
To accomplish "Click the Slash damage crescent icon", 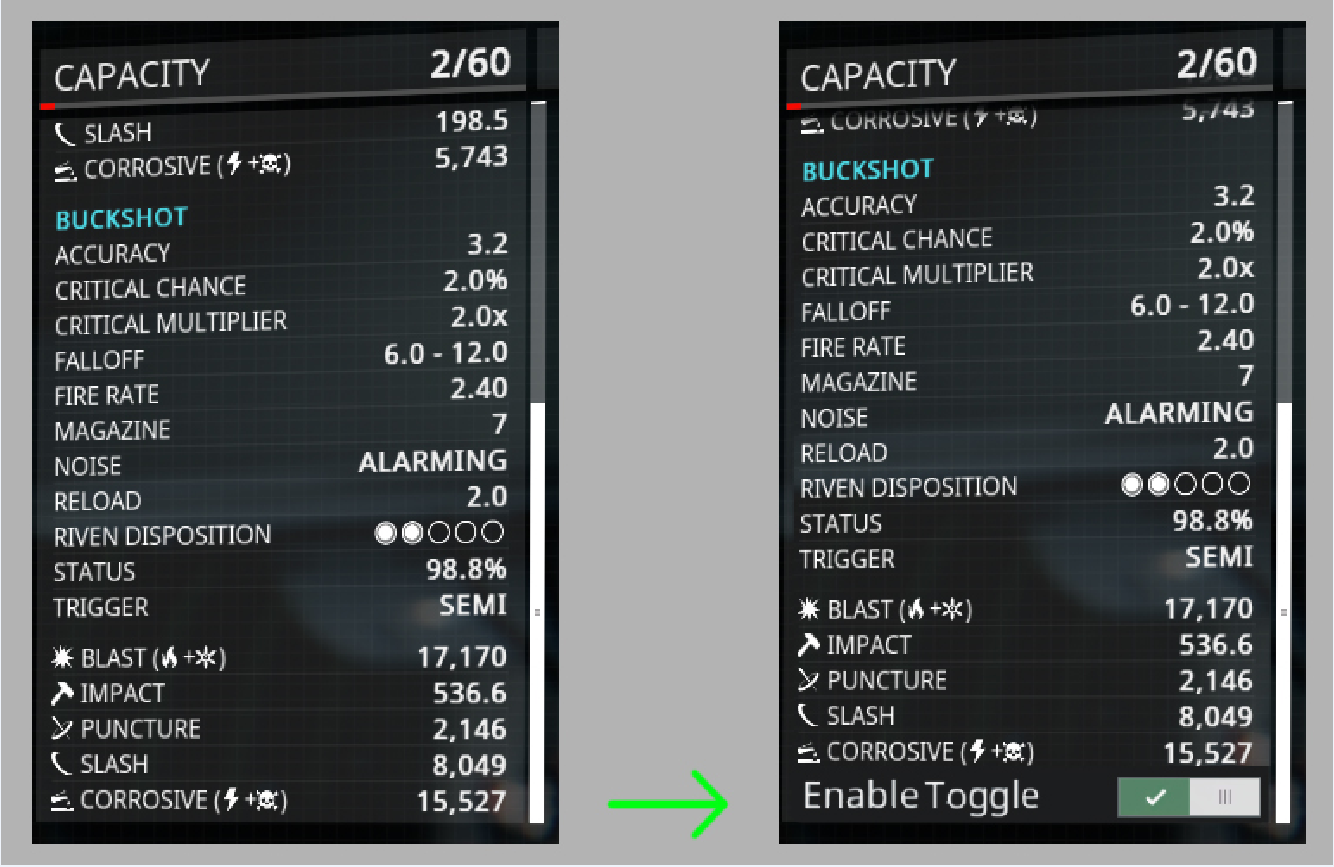I will [x=65, y=132].
